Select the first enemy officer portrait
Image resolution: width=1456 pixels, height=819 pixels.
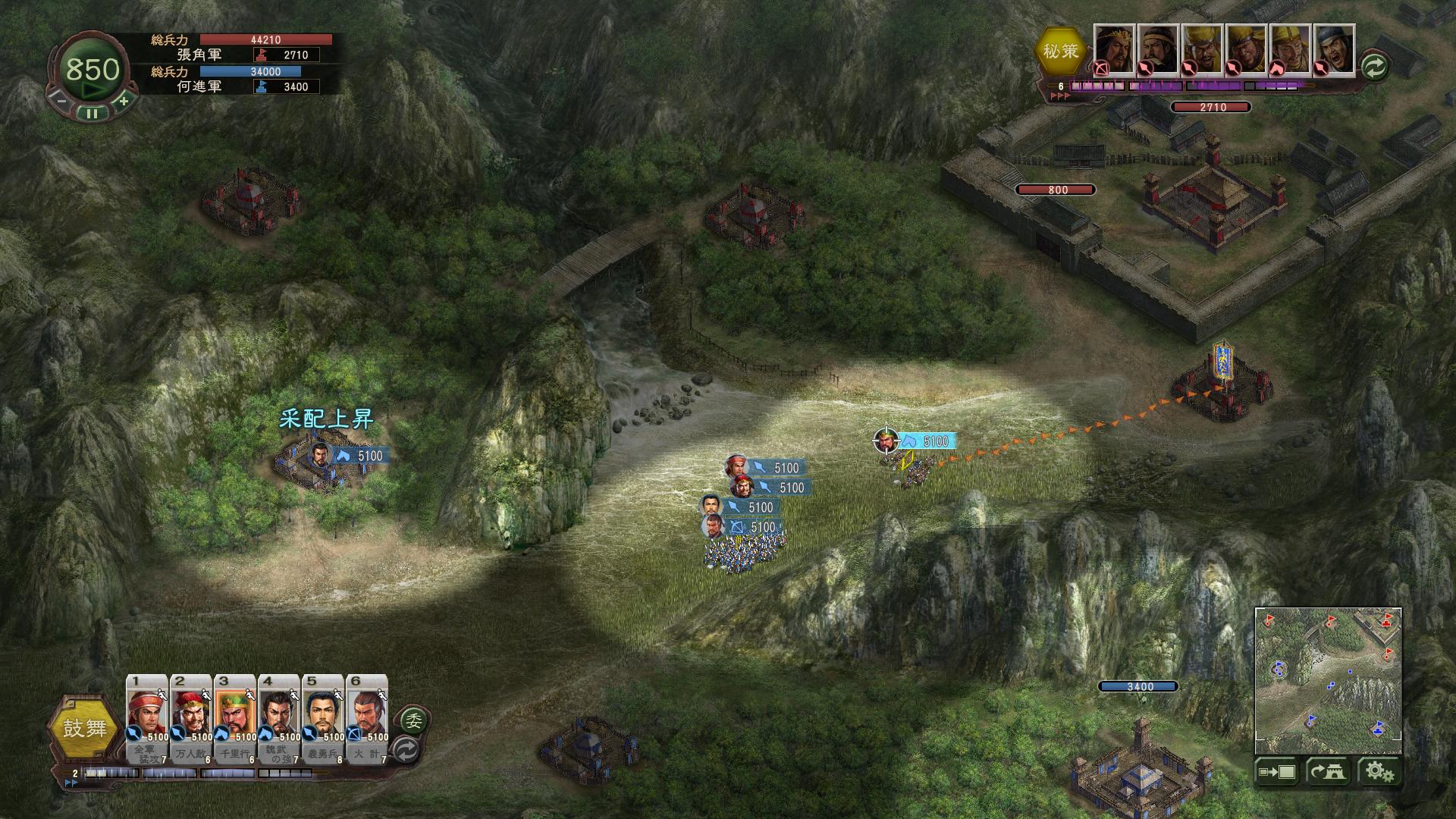coord(1113,49)
